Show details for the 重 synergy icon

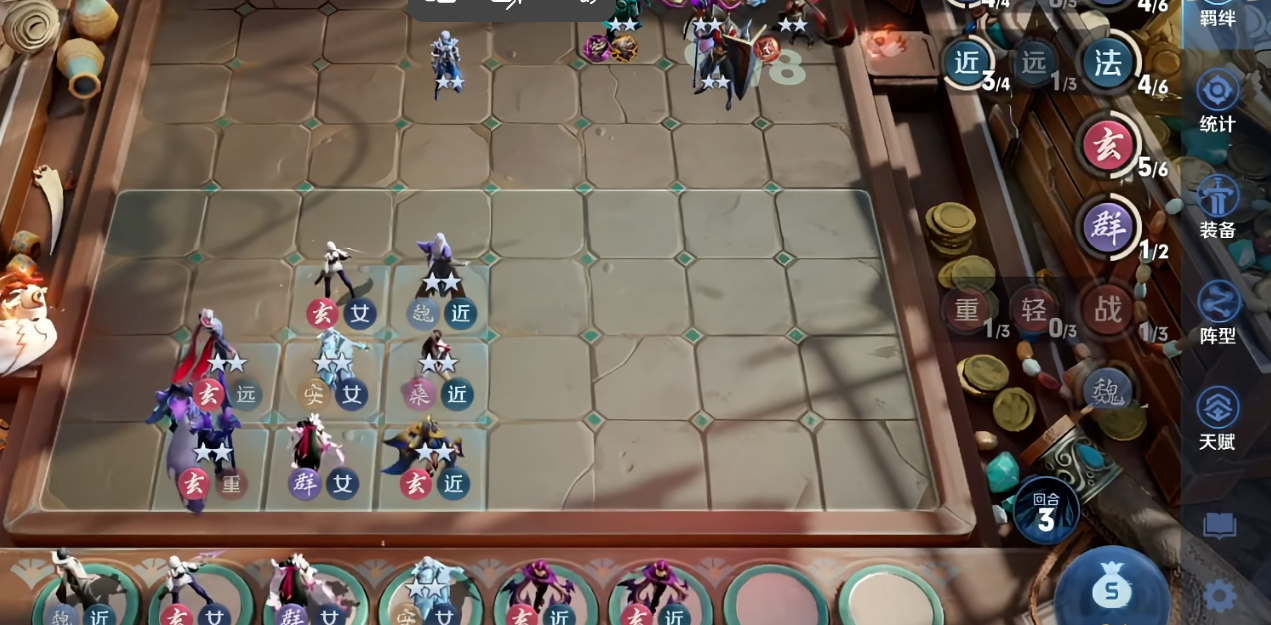click(x=966, y=309)
